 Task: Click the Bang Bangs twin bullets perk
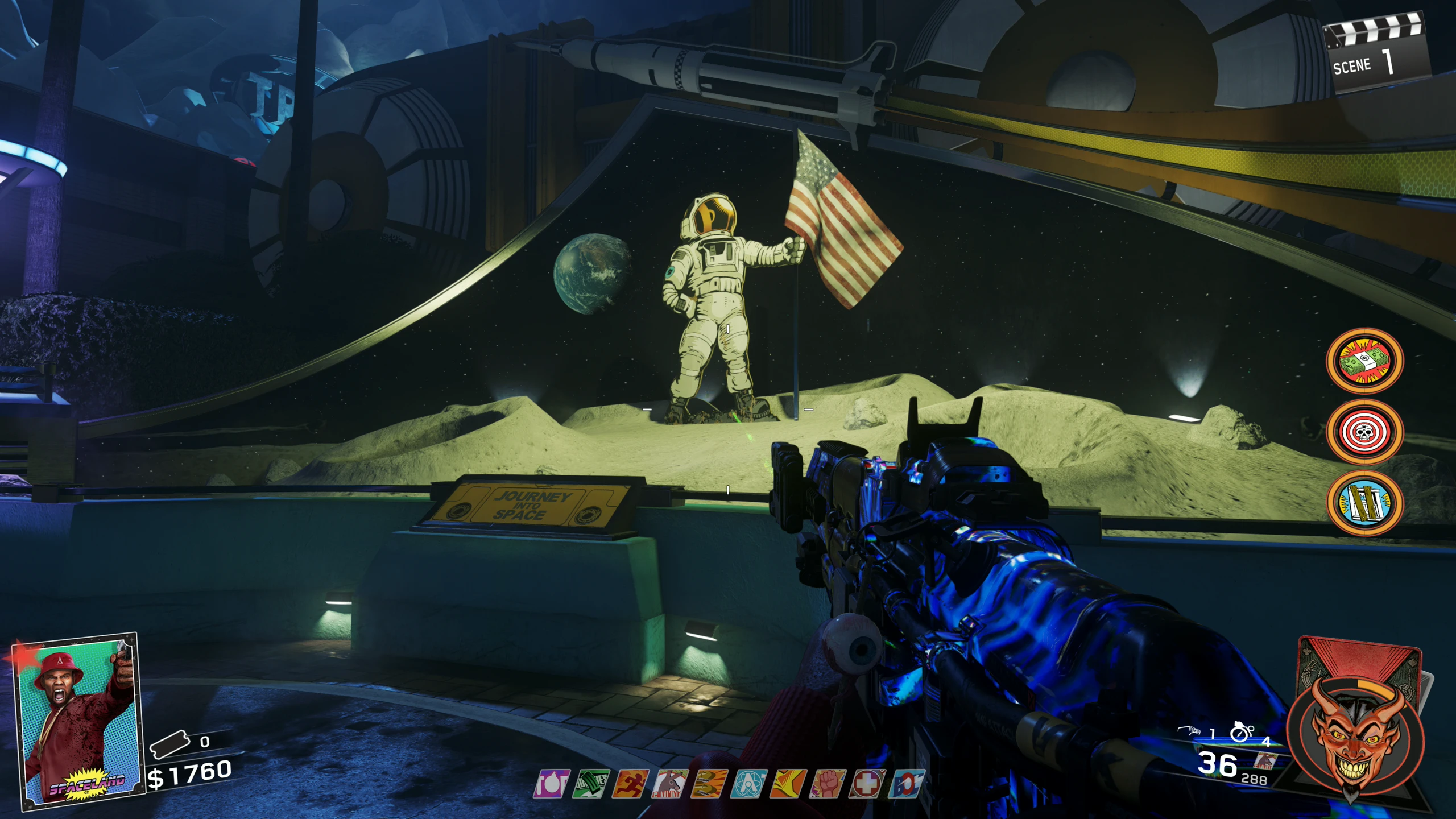(x=709, y=784)
